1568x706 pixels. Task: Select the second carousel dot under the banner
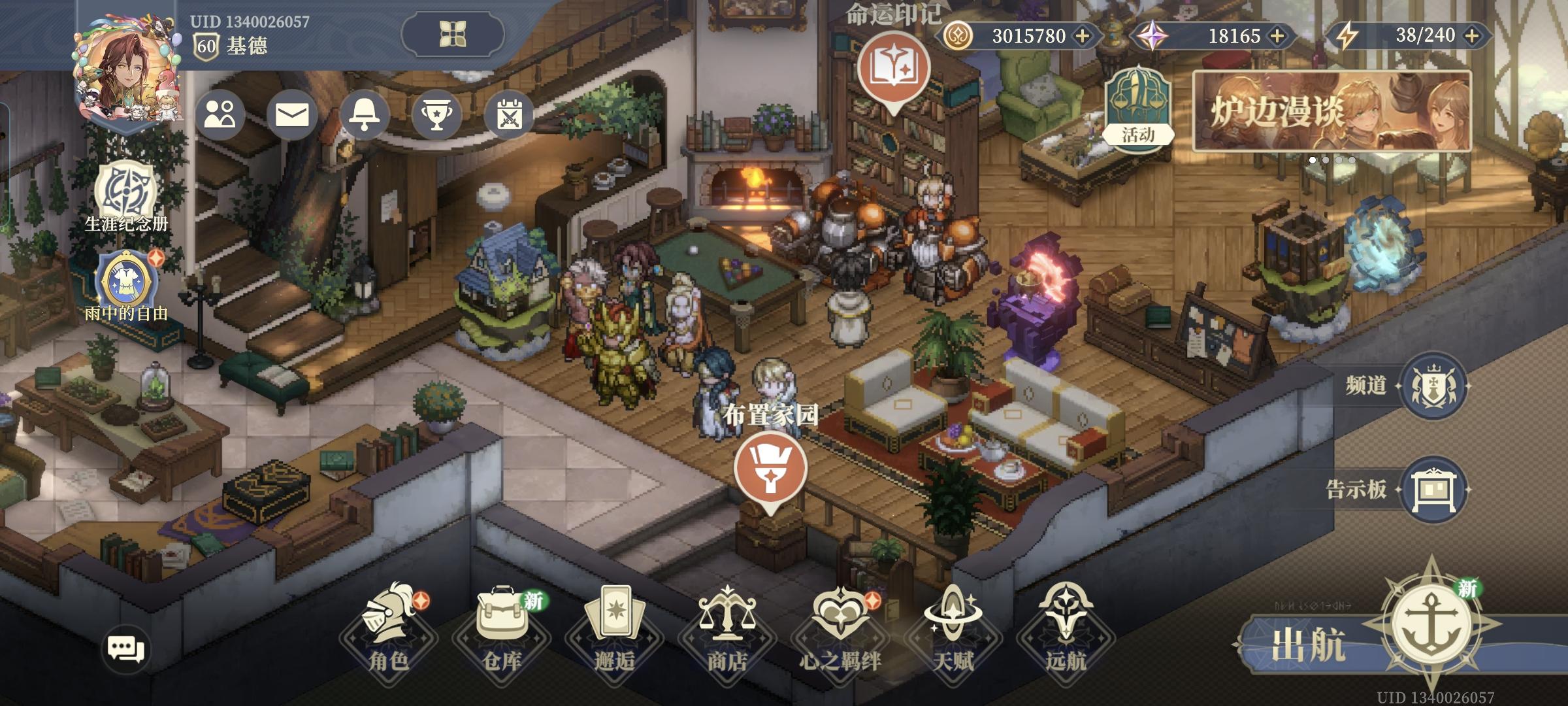coord(1326,161)
